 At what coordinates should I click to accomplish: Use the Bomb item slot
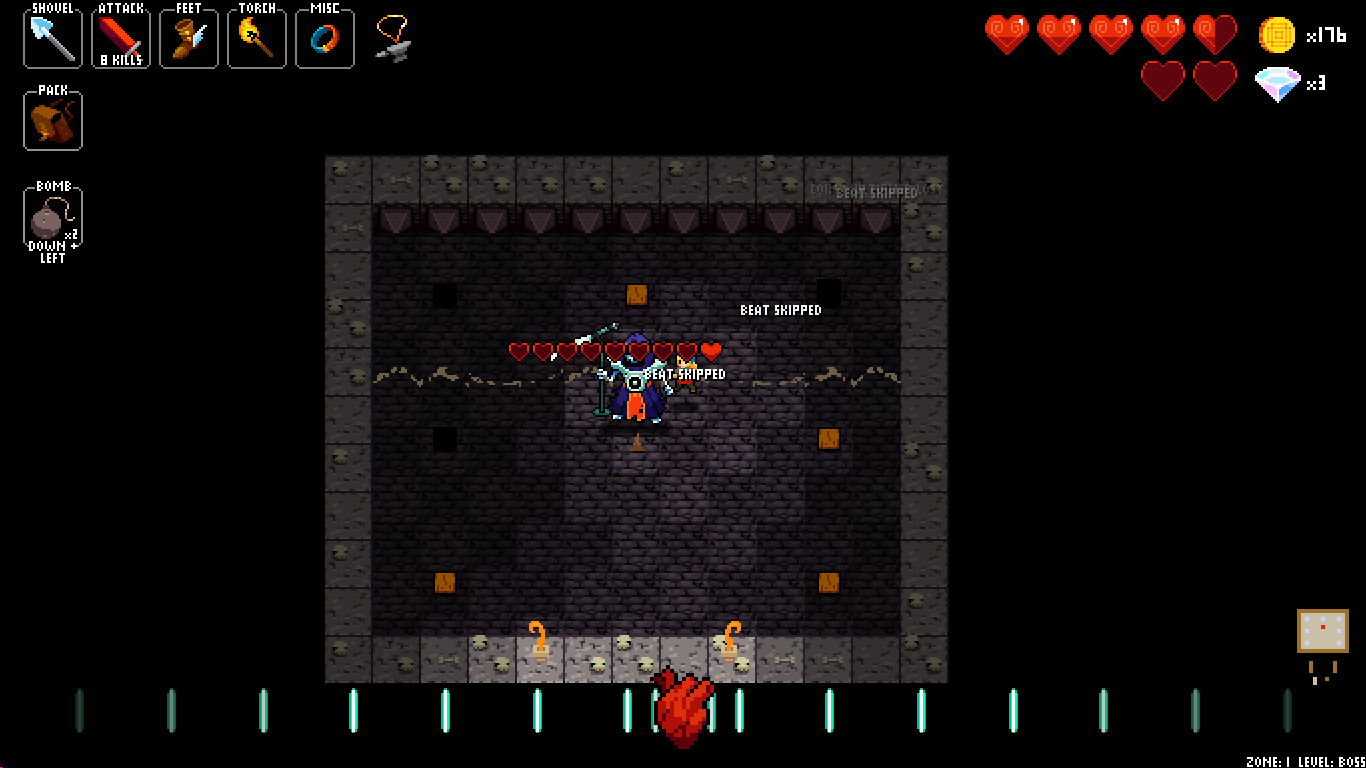coord(53,217)
